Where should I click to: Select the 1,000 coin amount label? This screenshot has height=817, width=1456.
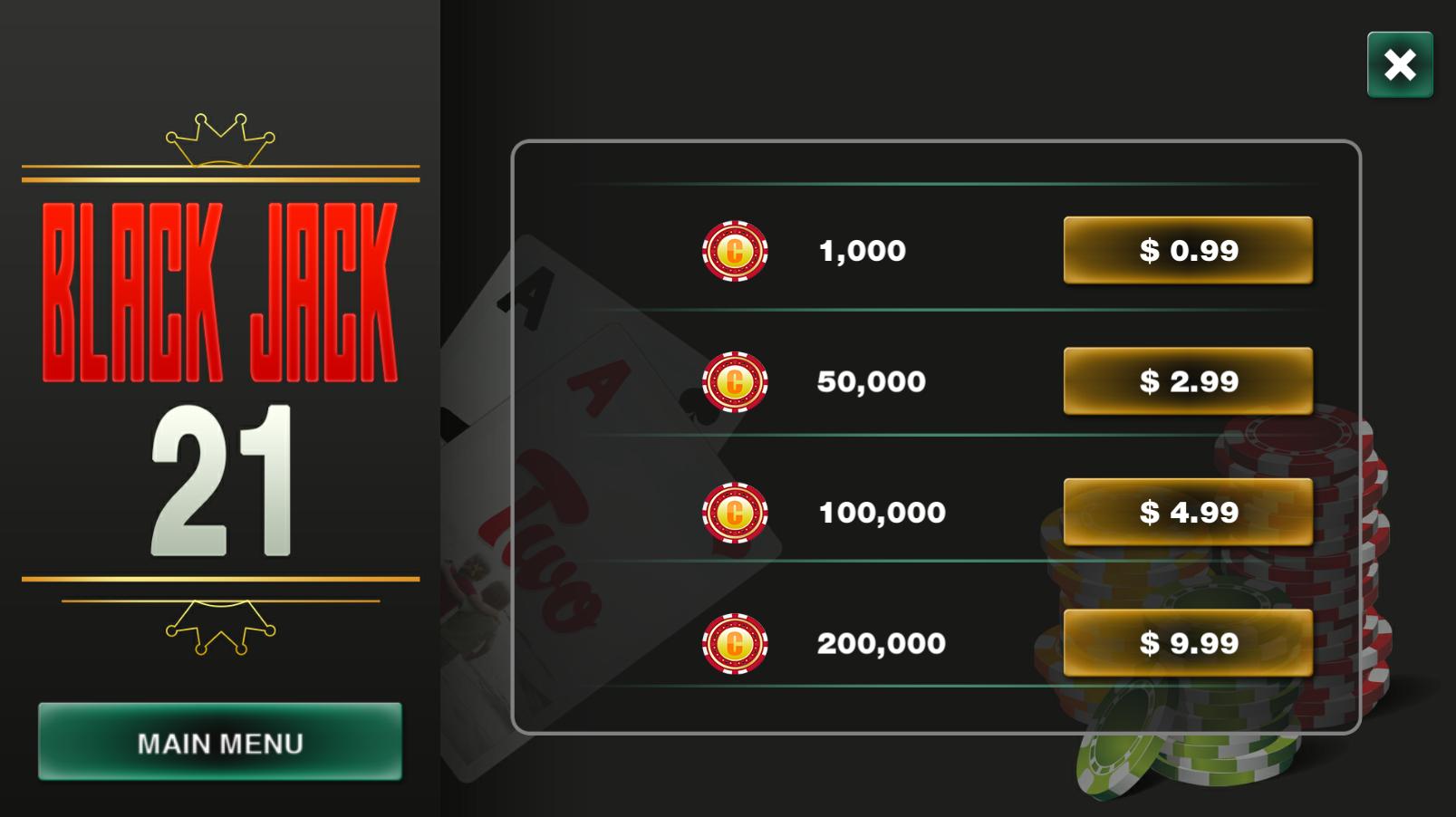[x=861, y=251]
